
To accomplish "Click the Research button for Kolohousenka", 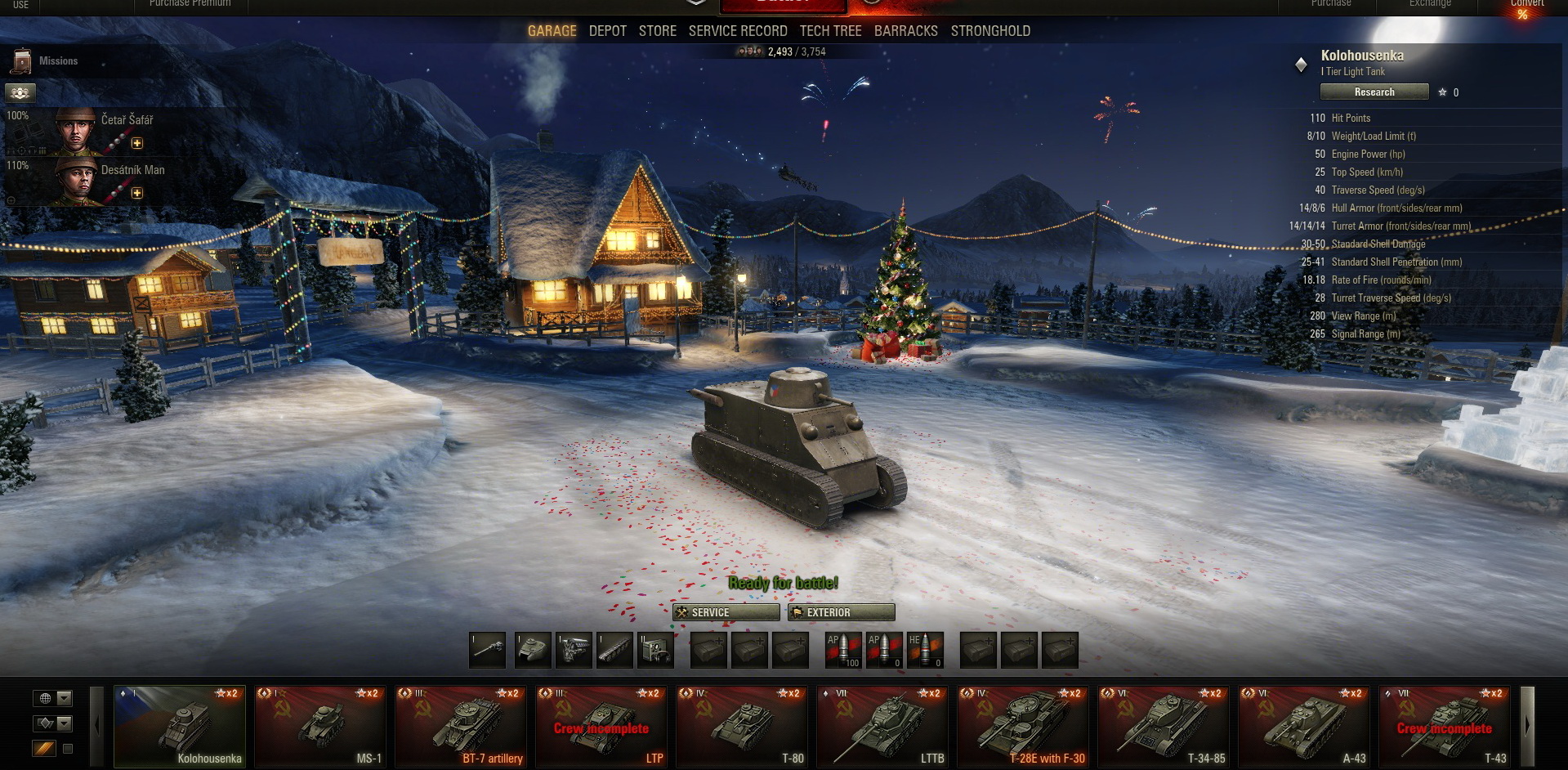I will pyautogui.click(x=1374, y=92).
